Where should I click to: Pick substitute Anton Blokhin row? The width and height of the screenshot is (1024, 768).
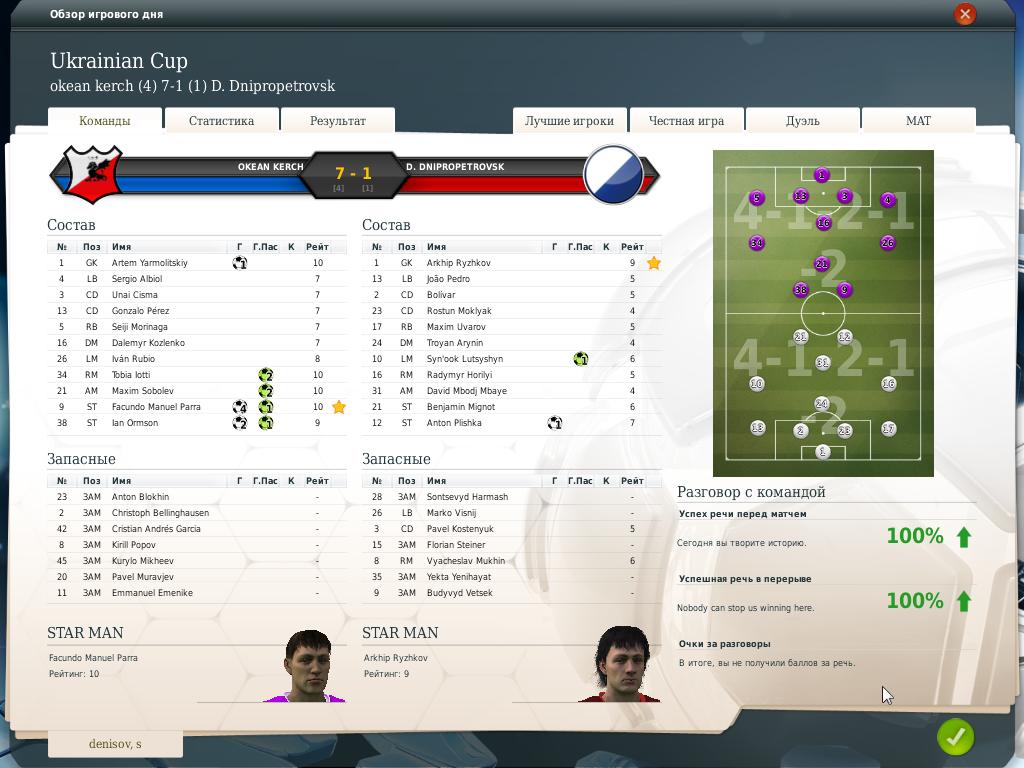[140, 497]
